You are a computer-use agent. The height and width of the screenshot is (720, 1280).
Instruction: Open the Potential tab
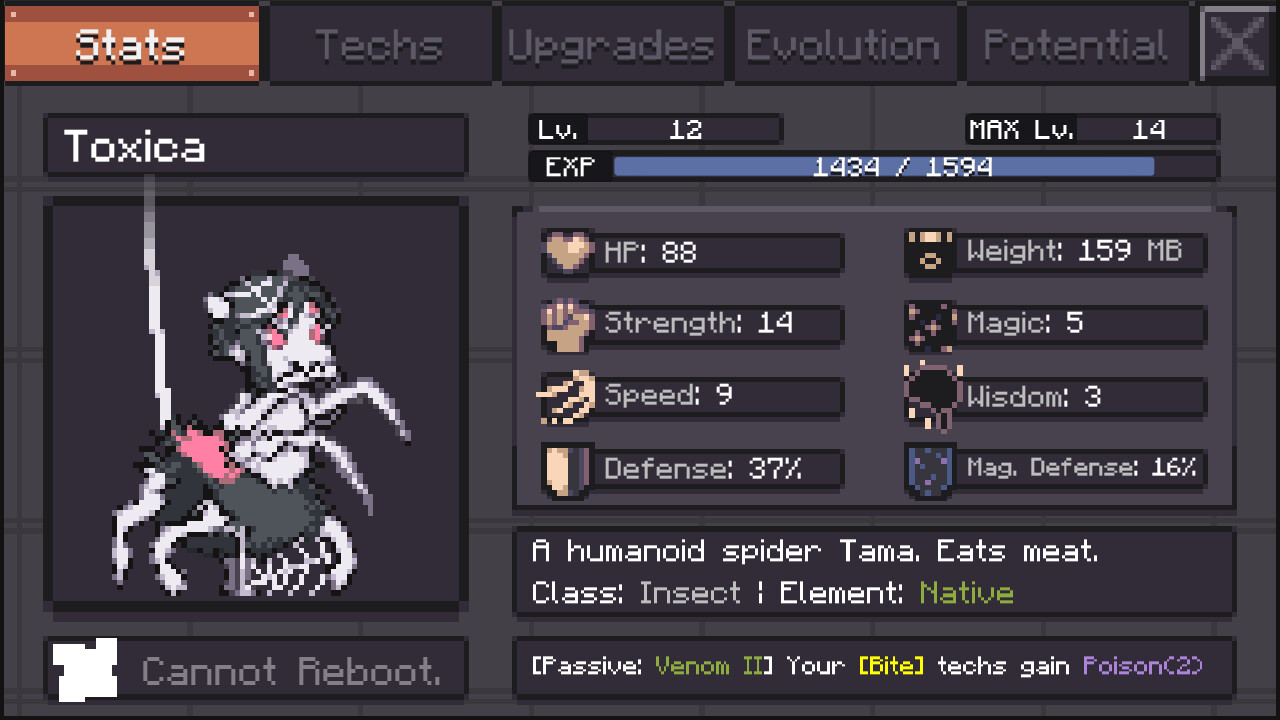tap(1075, 43)
